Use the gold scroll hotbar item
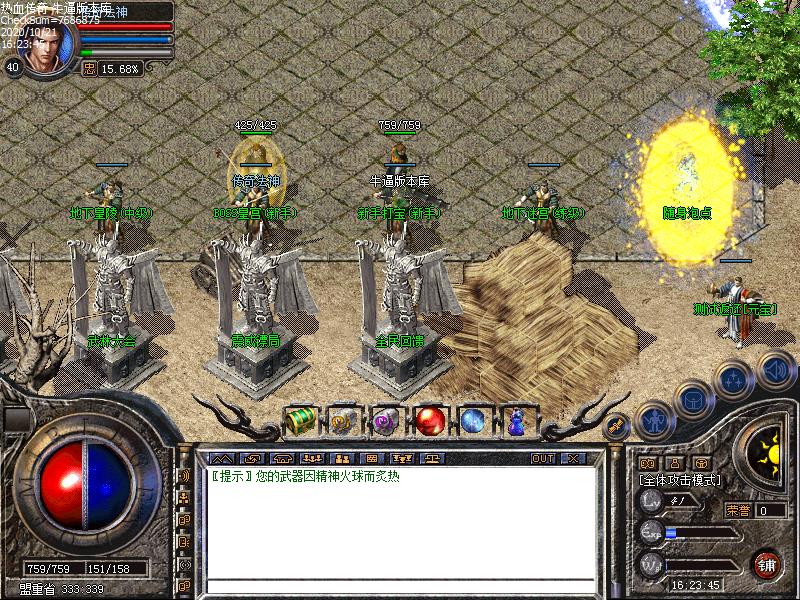 [x=343, y=421]
